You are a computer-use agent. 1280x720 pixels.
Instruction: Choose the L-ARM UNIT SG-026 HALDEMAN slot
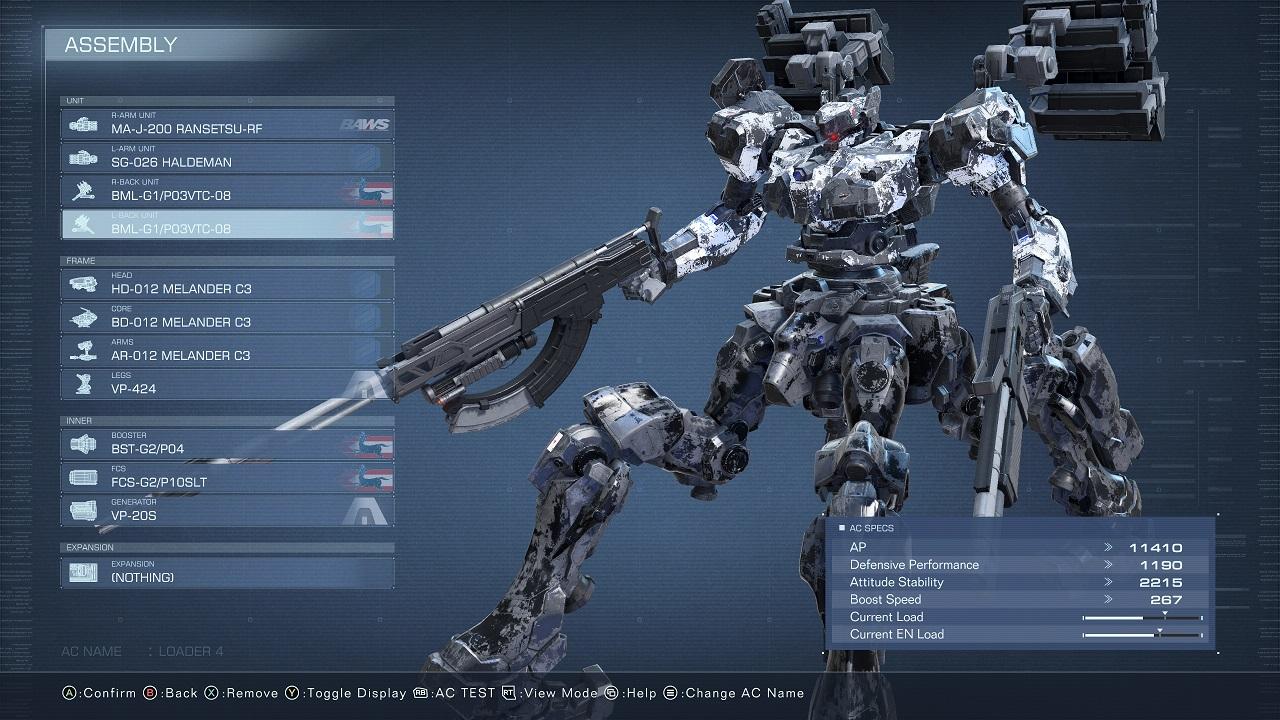pyautogui.click(x=228, y=157)
